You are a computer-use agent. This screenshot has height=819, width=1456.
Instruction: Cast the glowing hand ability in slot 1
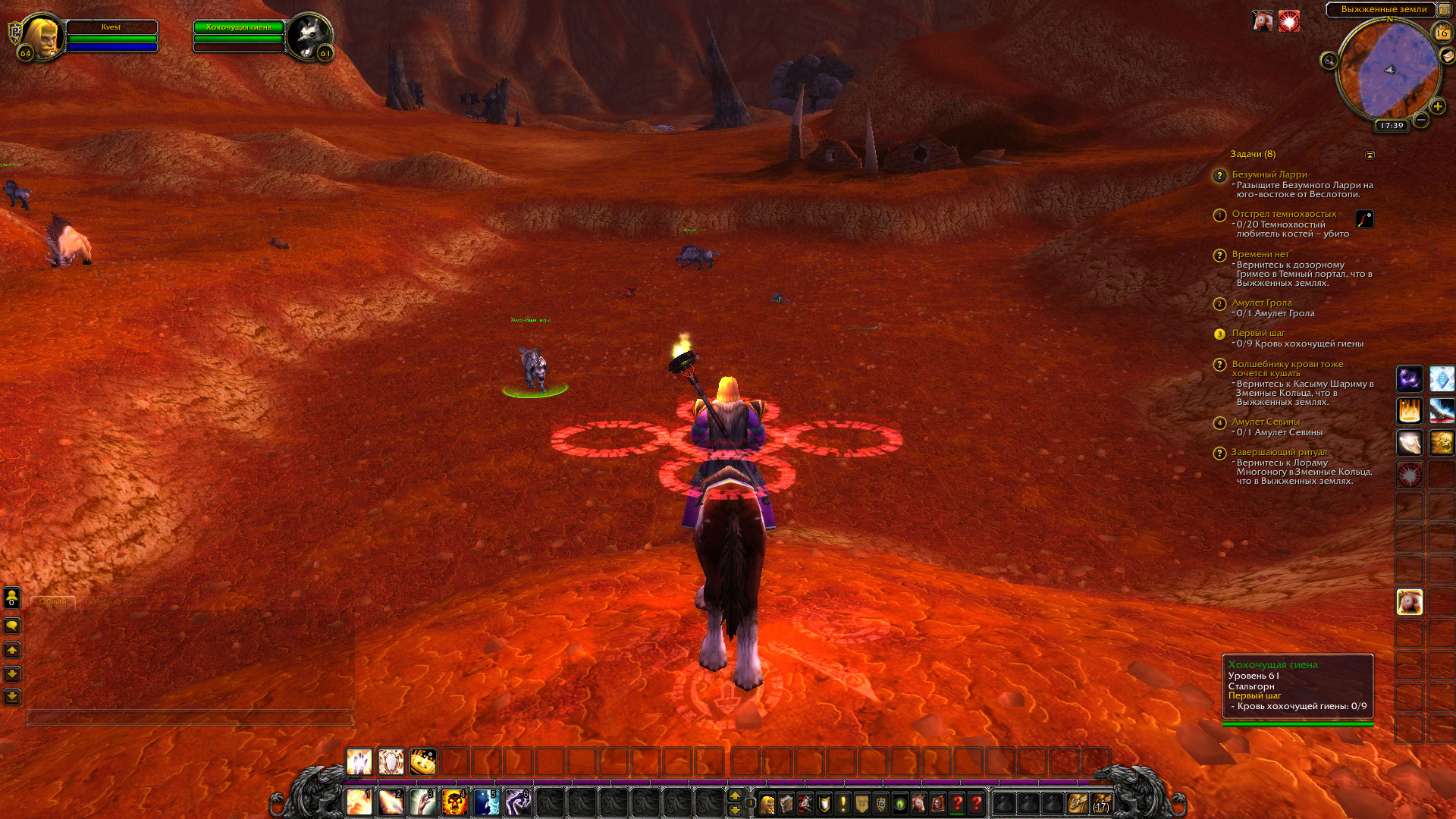point(359,802)
